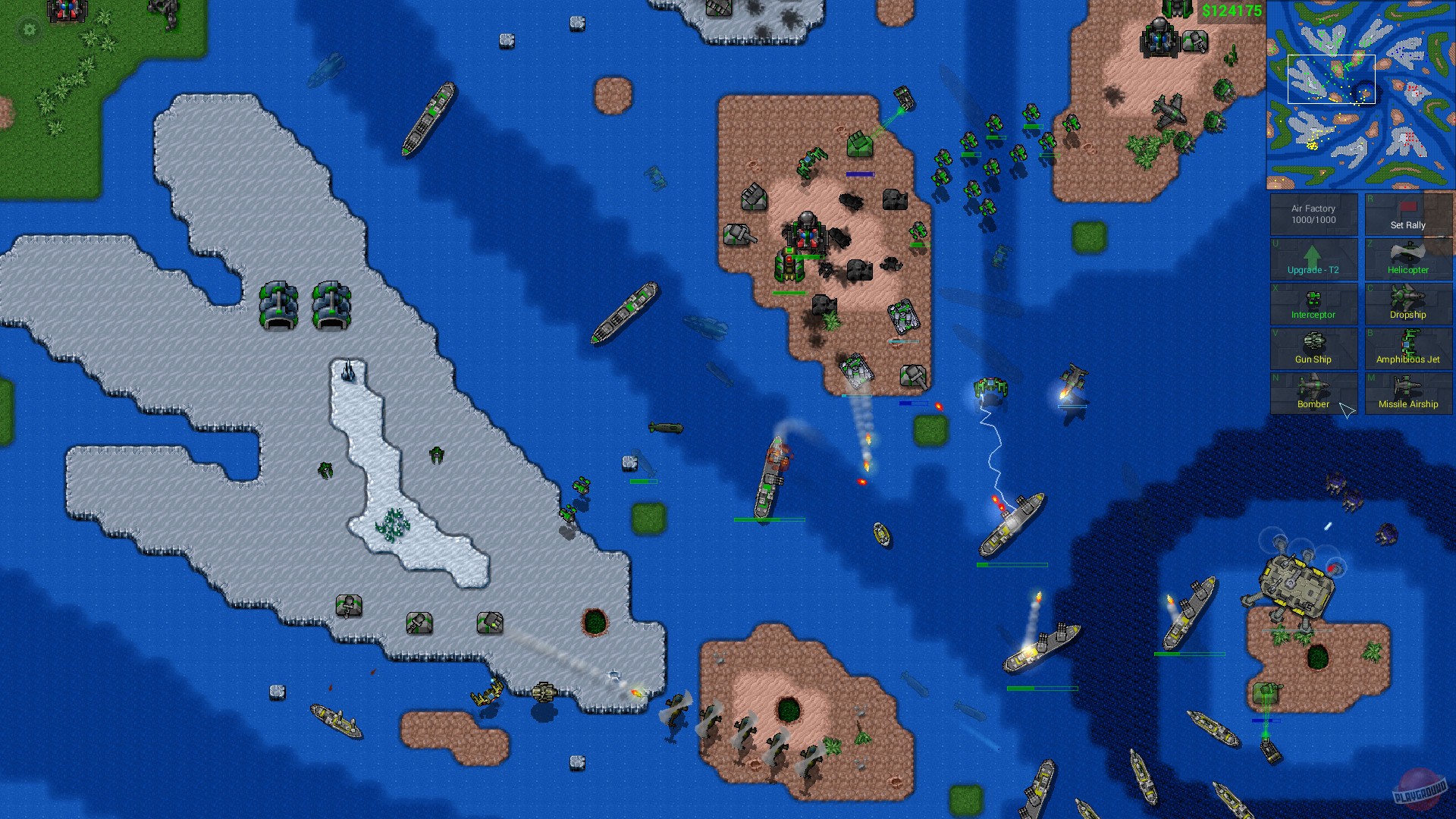The image size is (1456, 819).
Task: Queue a Bomber for production
Action: pyautogui.click(x=1314, y=394)
